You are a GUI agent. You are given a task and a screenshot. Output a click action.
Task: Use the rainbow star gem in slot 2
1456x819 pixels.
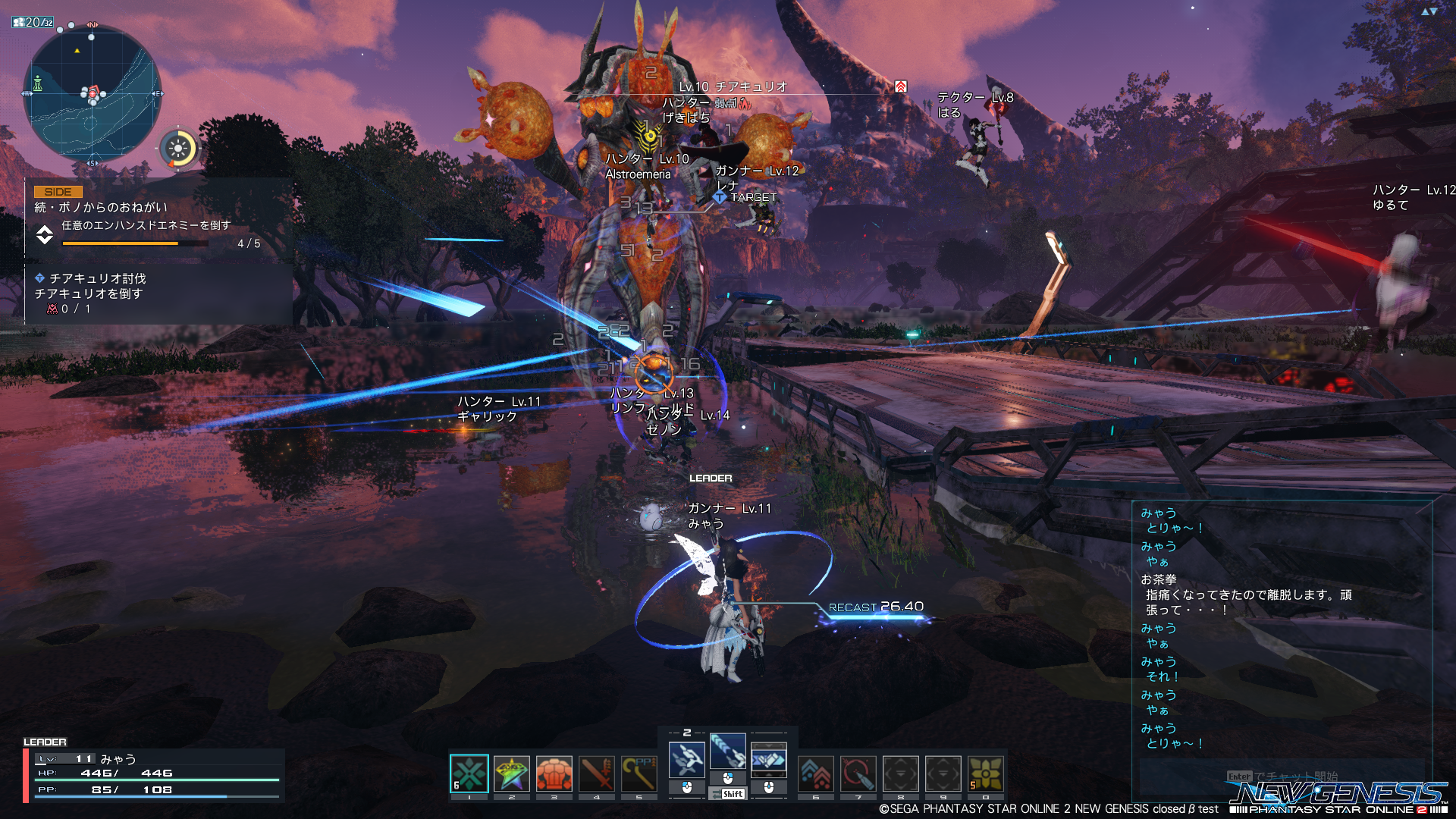[x=512, y=774]
